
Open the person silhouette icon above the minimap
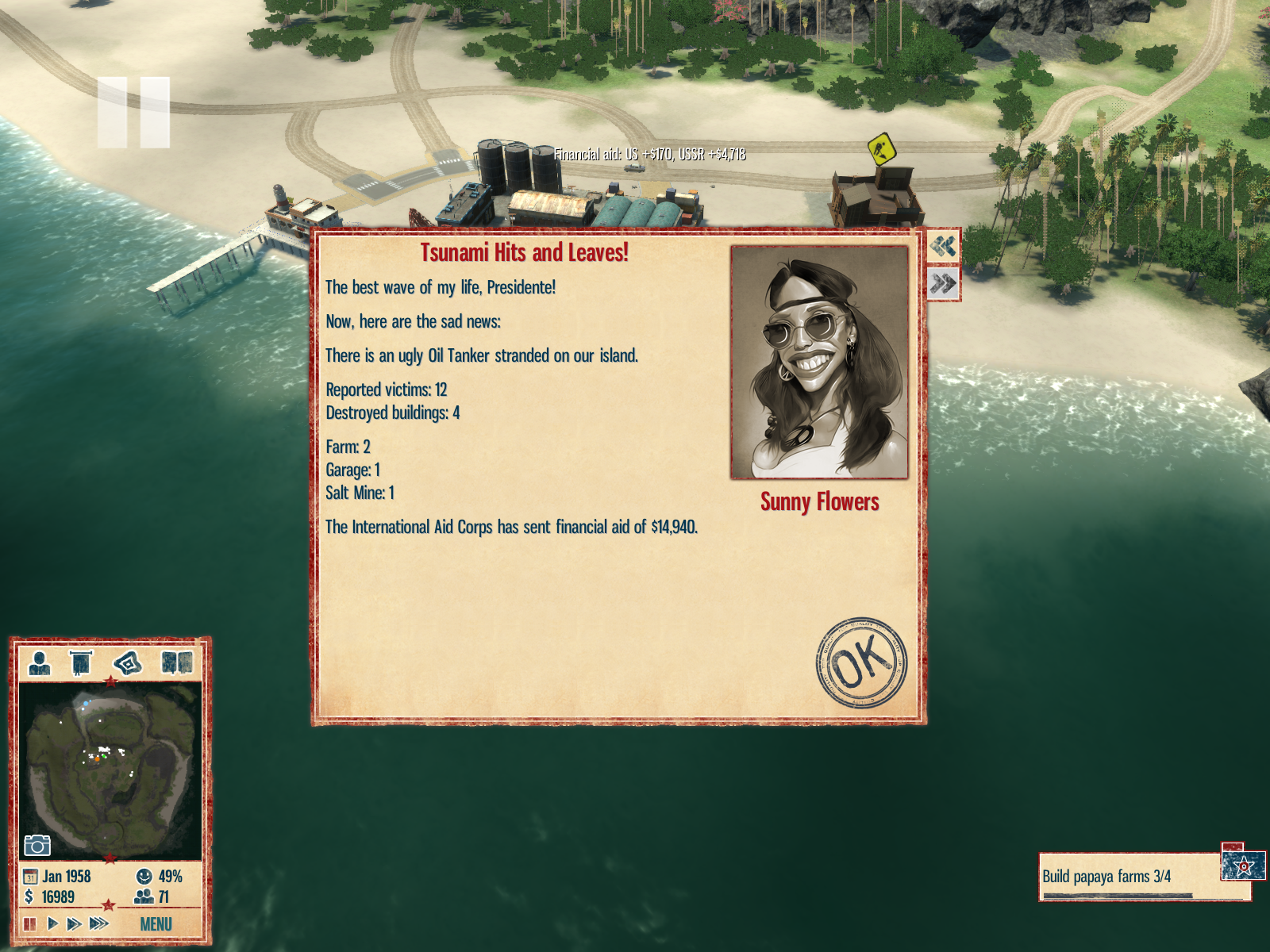[x=39, y=662]
